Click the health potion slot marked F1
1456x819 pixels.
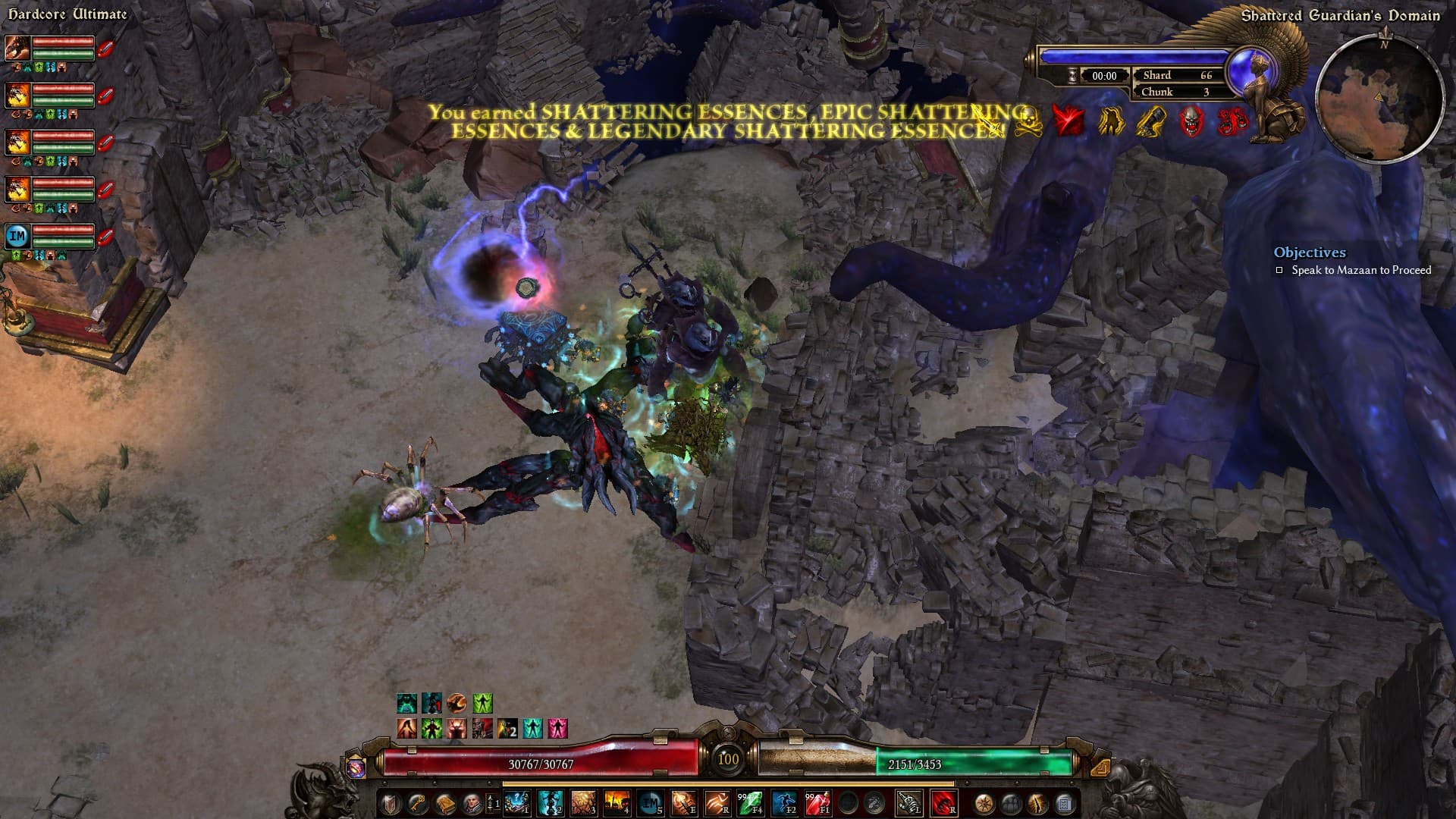[817, 803]
